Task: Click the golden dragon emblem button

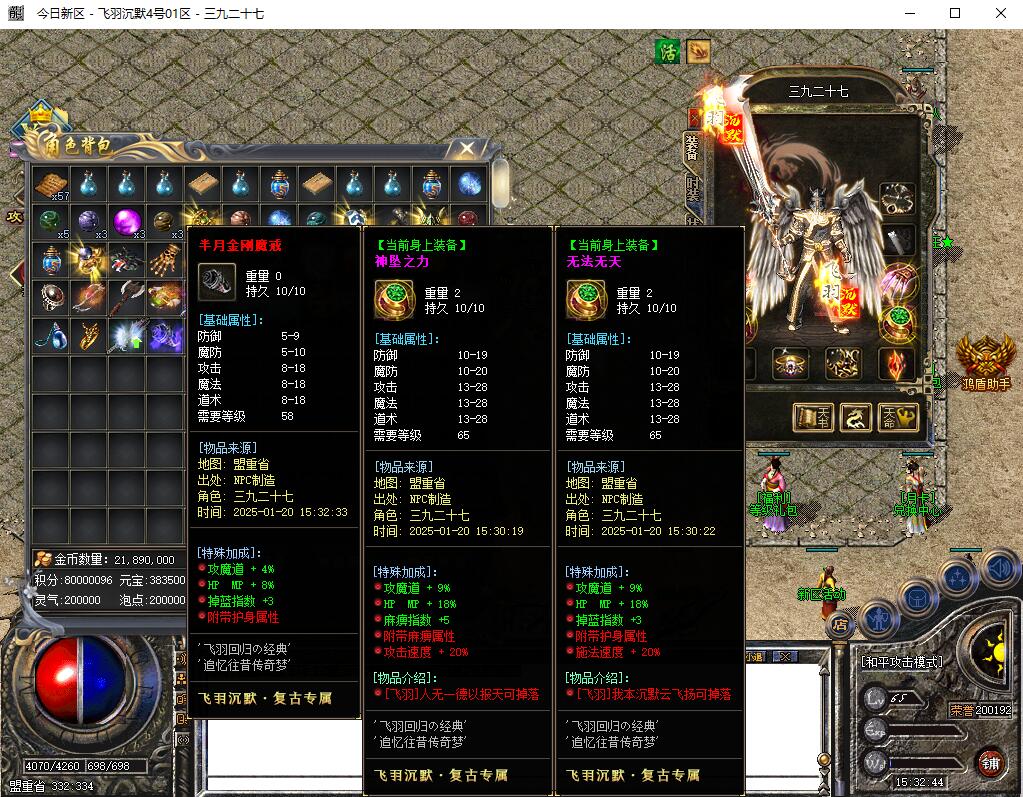Action: click(856, 417)
